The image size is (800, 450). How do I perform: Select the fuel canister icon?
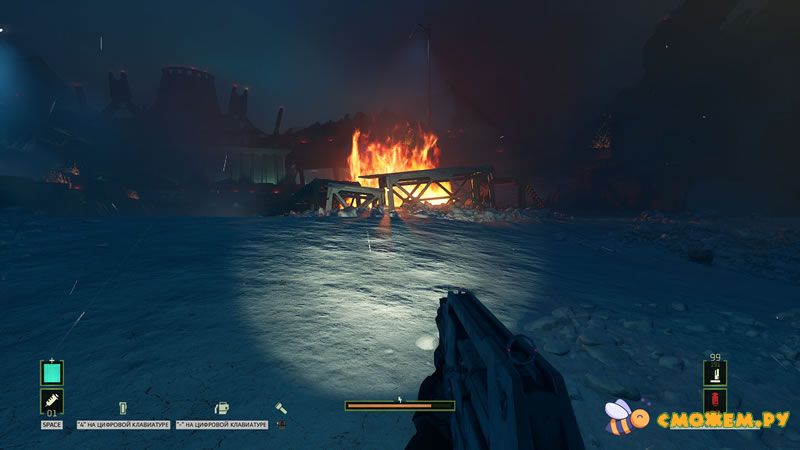(x=221, y=408)
